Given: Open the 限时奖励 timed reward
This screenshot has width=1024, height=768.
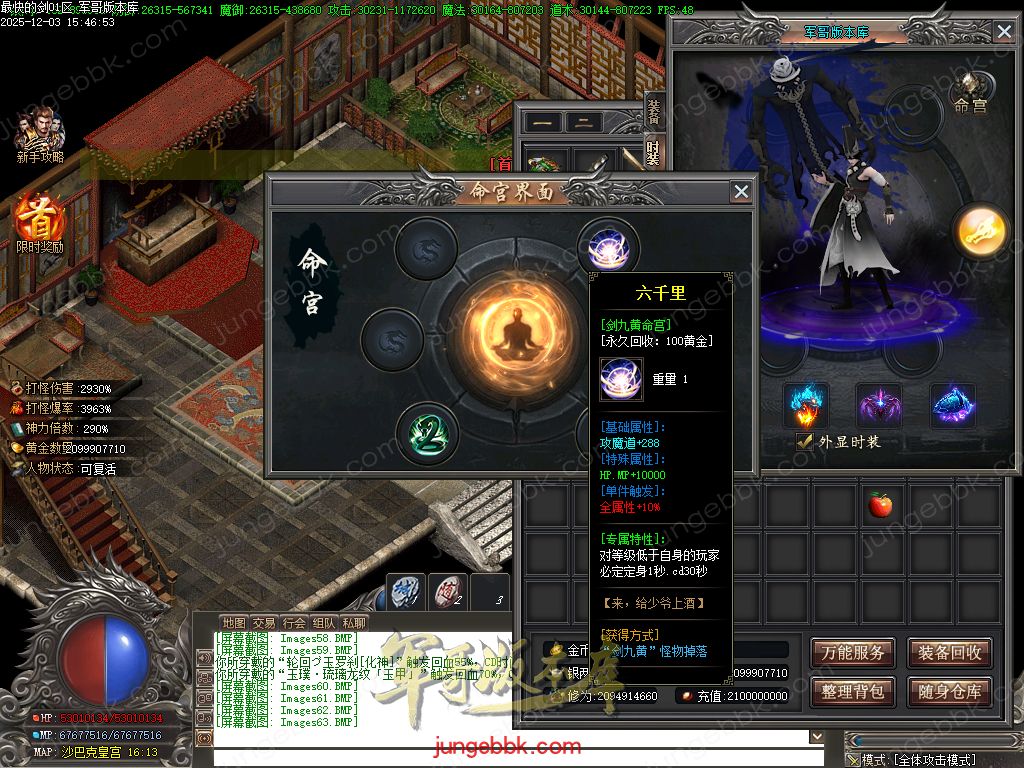Looking at the screenshot, I should tap(39, 223).
